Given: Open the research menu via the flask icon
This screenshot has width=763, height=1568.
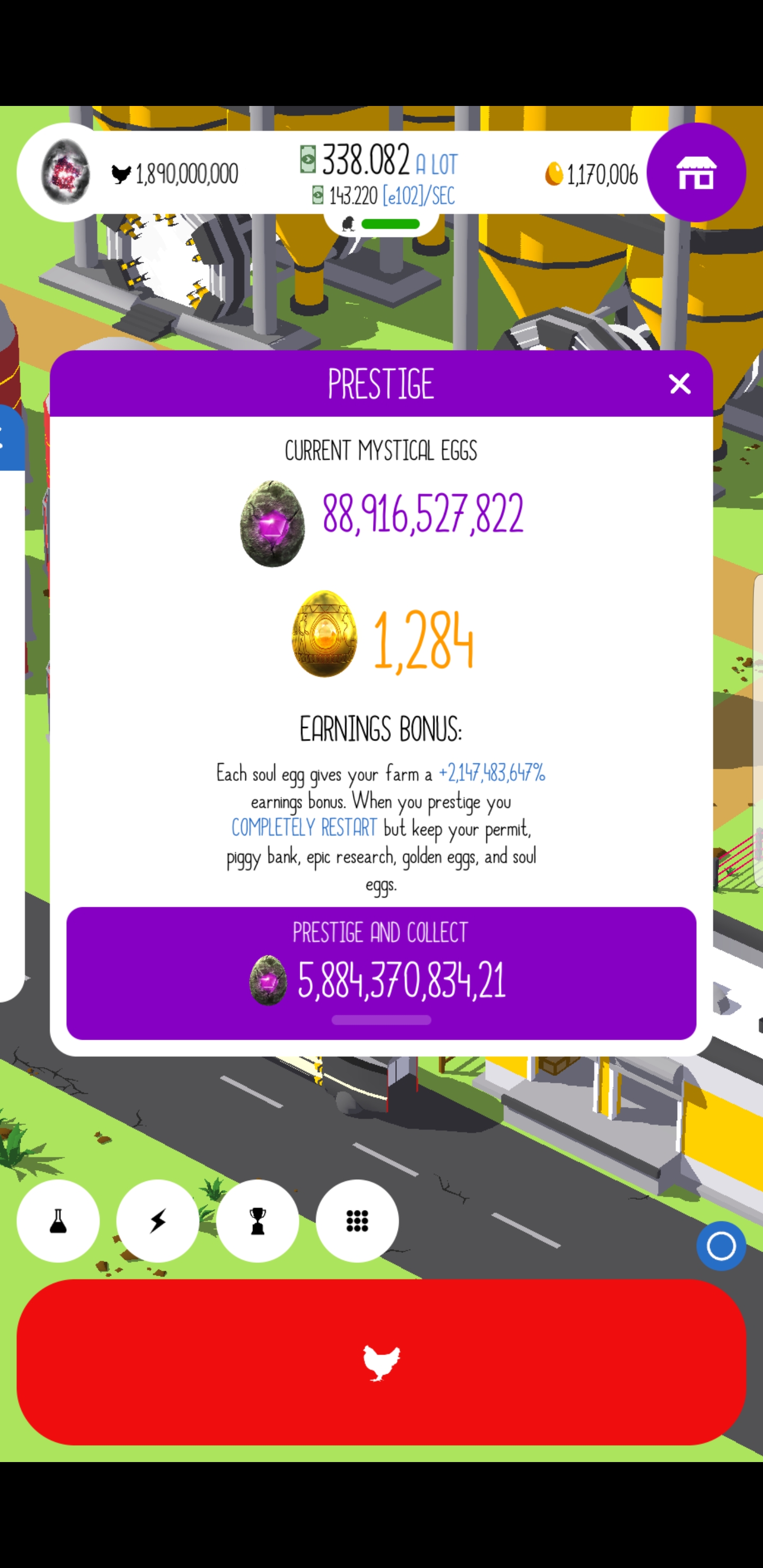Looking at the screenshot, I should [58, 1221].
